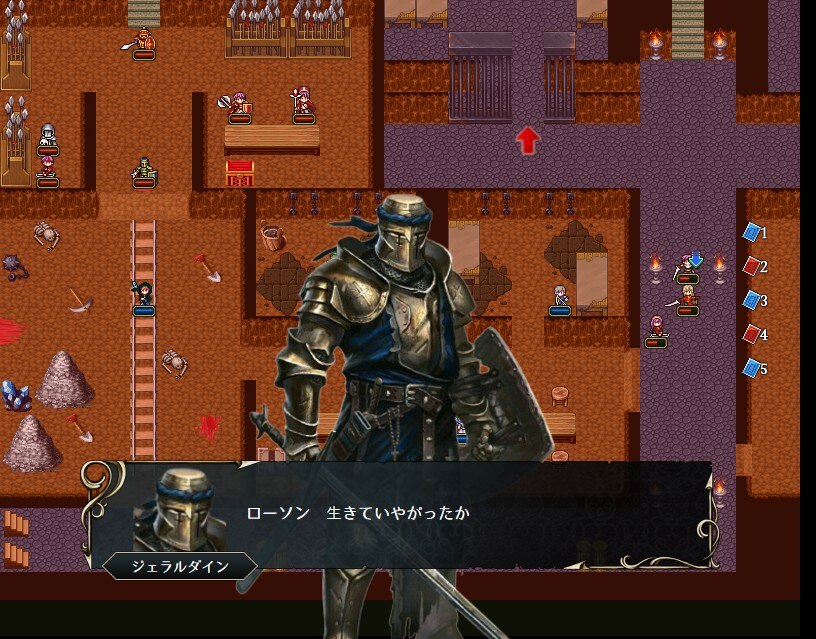816x639 pixels.
Task: Advance Jeraldine's dialogue message box
Action: point(400,515)
